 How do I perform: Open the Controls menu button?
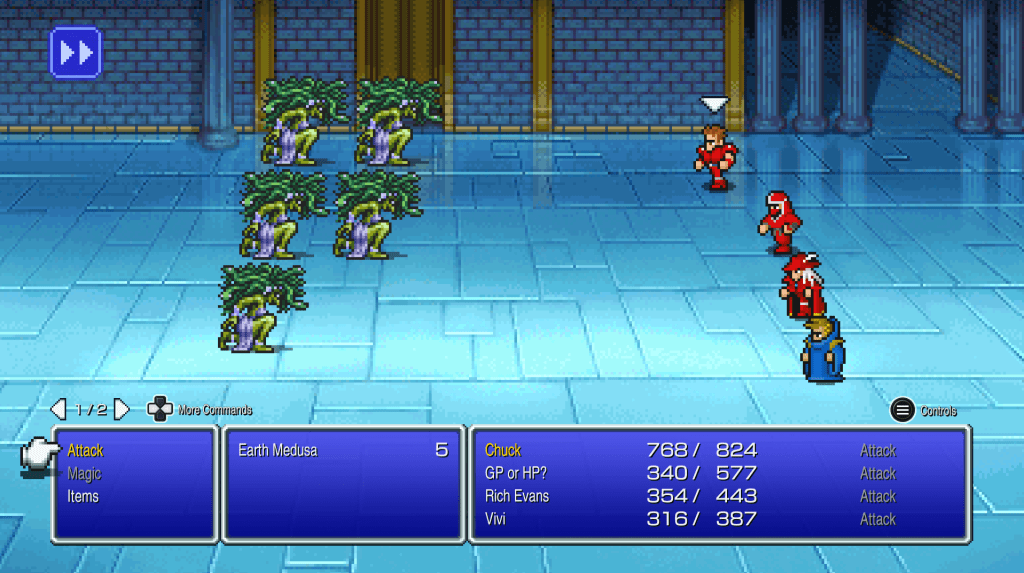point(902,410)
